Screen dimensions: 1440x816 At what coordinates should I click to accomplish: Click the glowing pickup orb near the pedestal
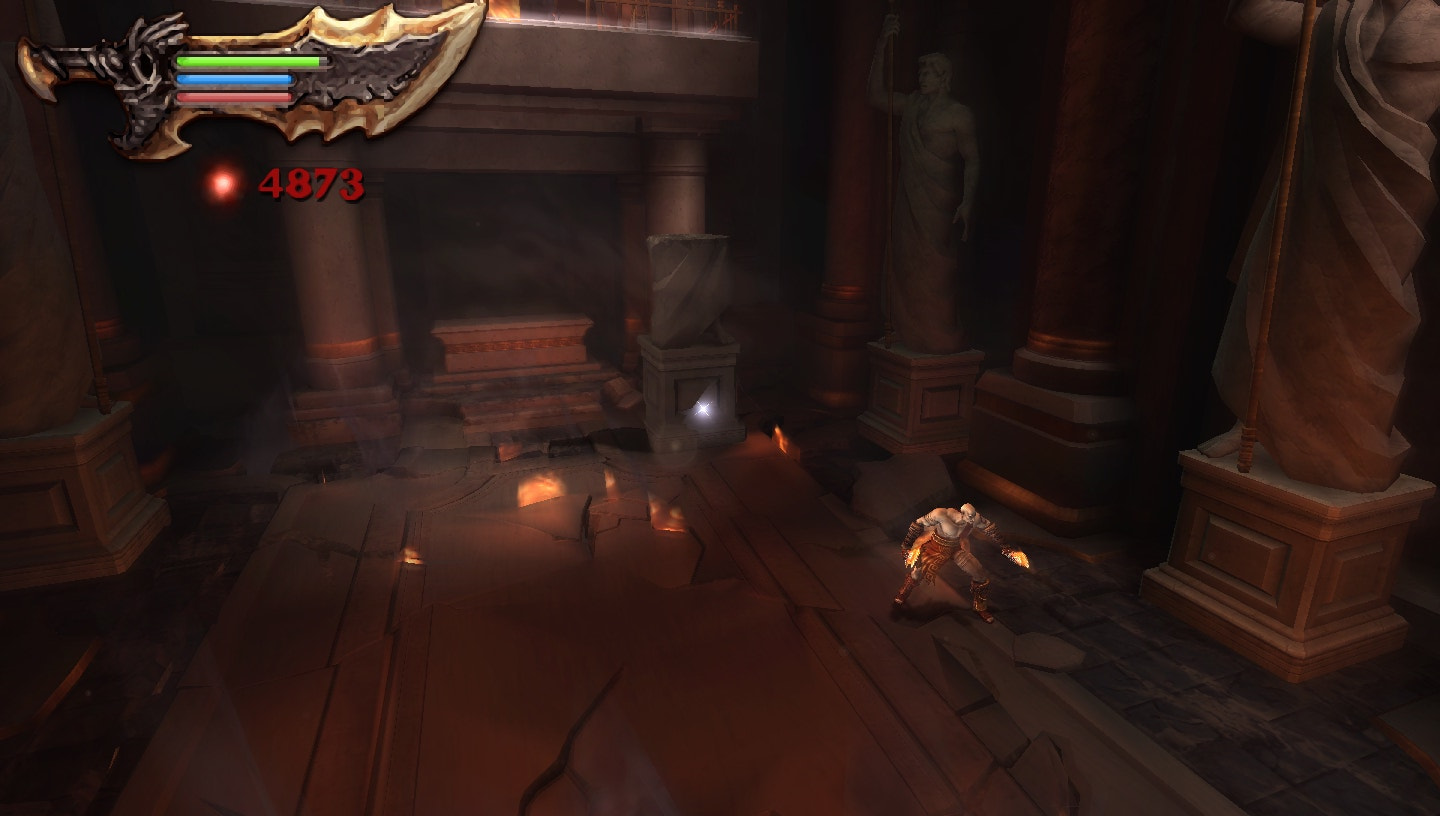[706, 407]
